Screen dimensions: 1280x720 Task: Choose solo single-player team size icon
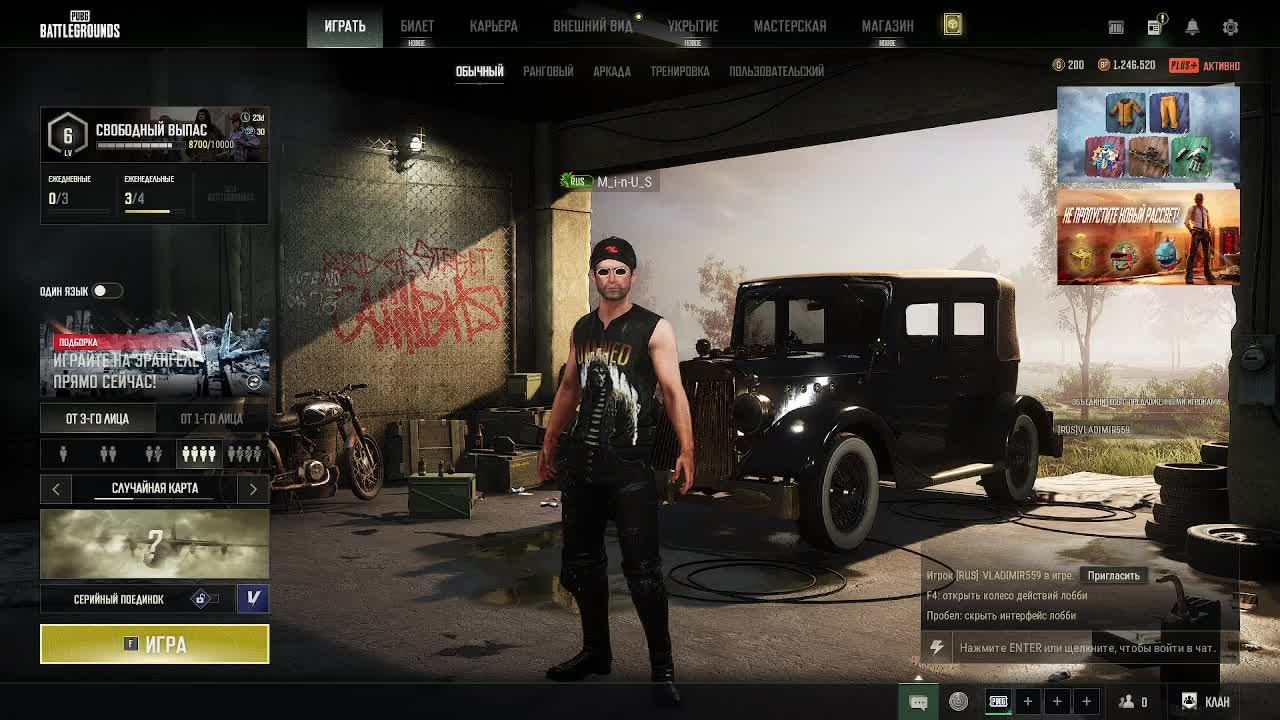63,455
